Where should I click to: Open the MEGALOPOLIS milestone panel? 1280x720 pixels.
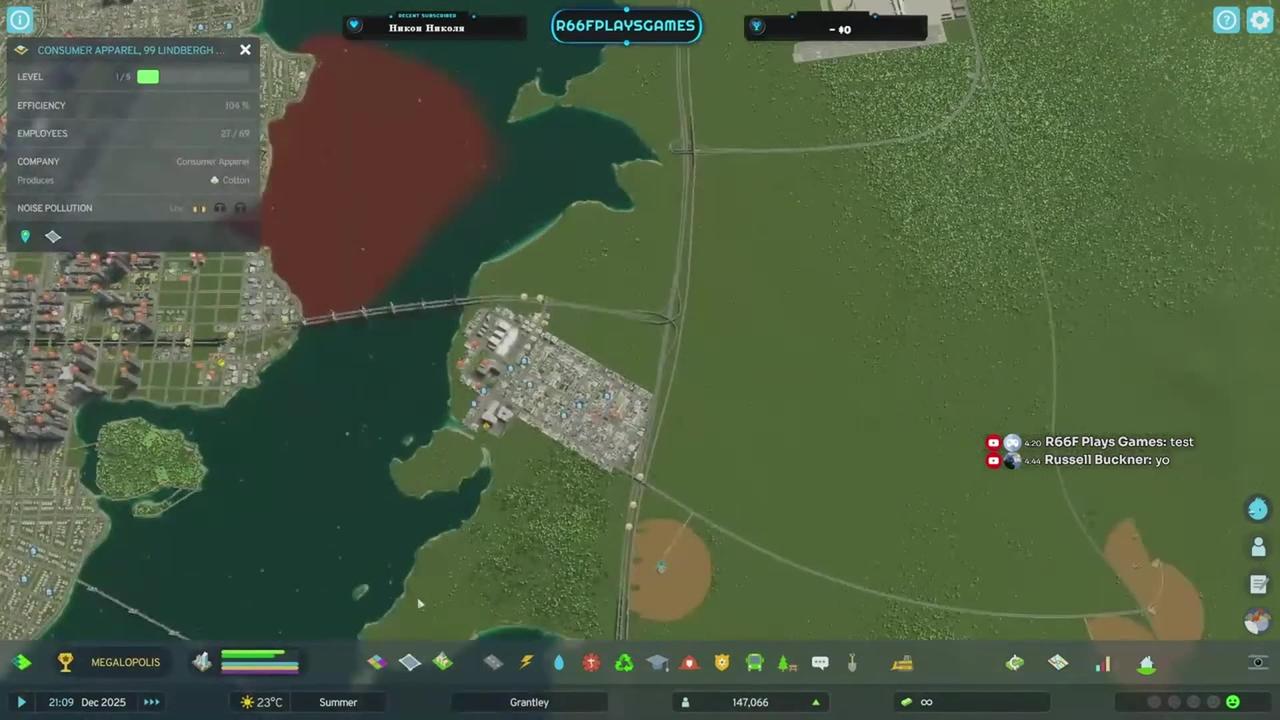(x=125, y=661)
